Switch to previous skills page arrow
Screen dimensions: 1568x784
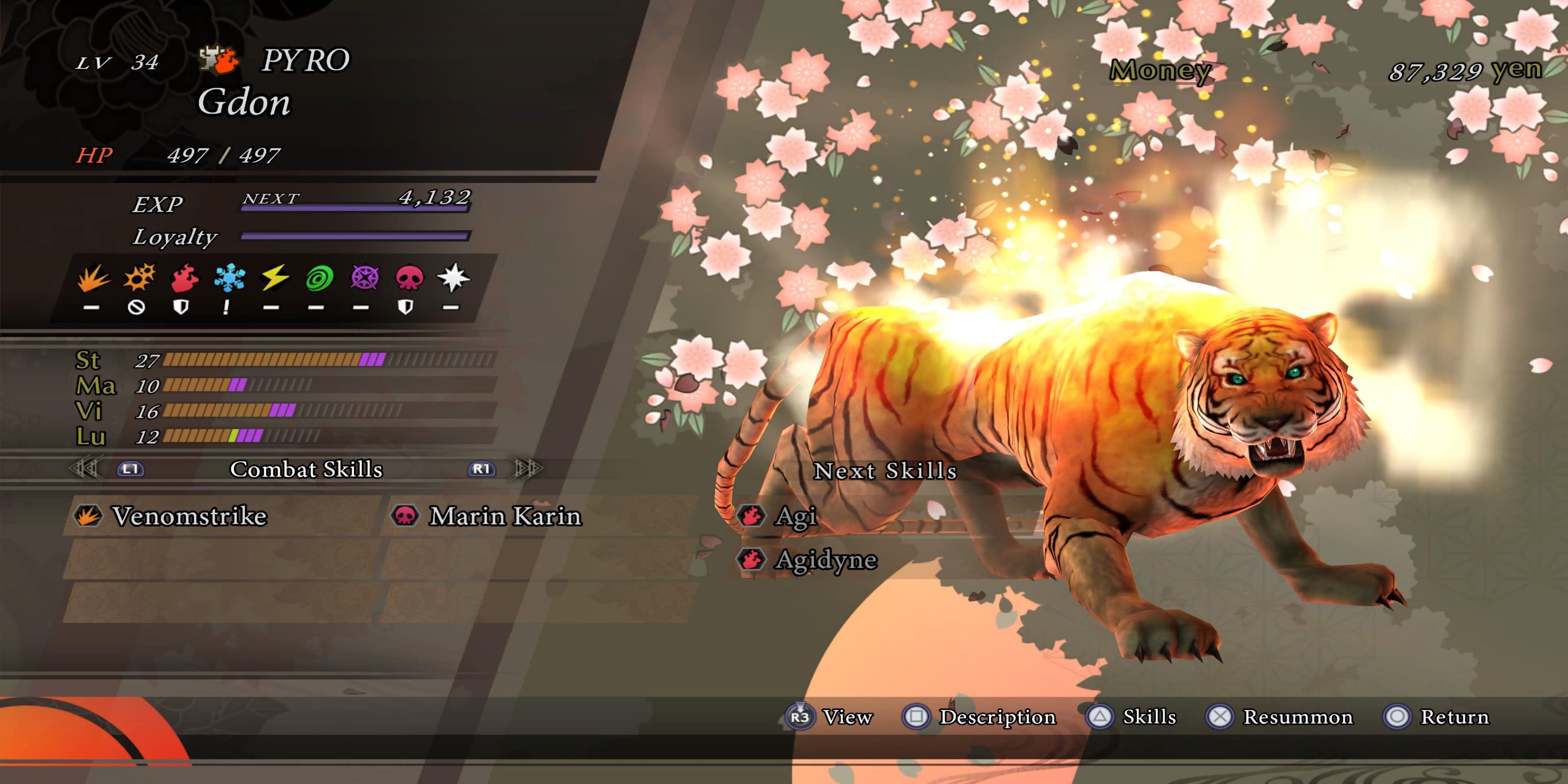click(x=85, y=469)
